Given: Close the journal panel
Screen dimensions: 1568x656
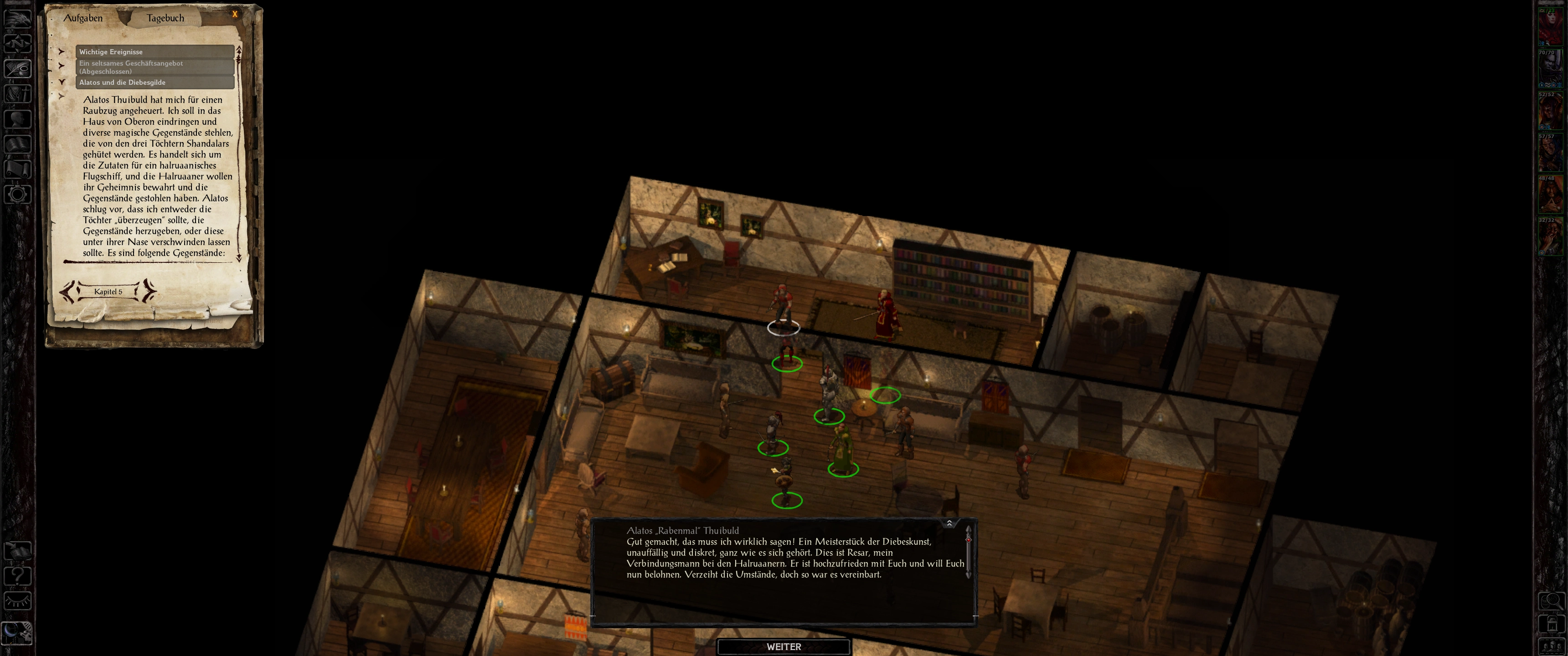Looking at the screenshot, I should pyautogui.click(x=235, y=14).
